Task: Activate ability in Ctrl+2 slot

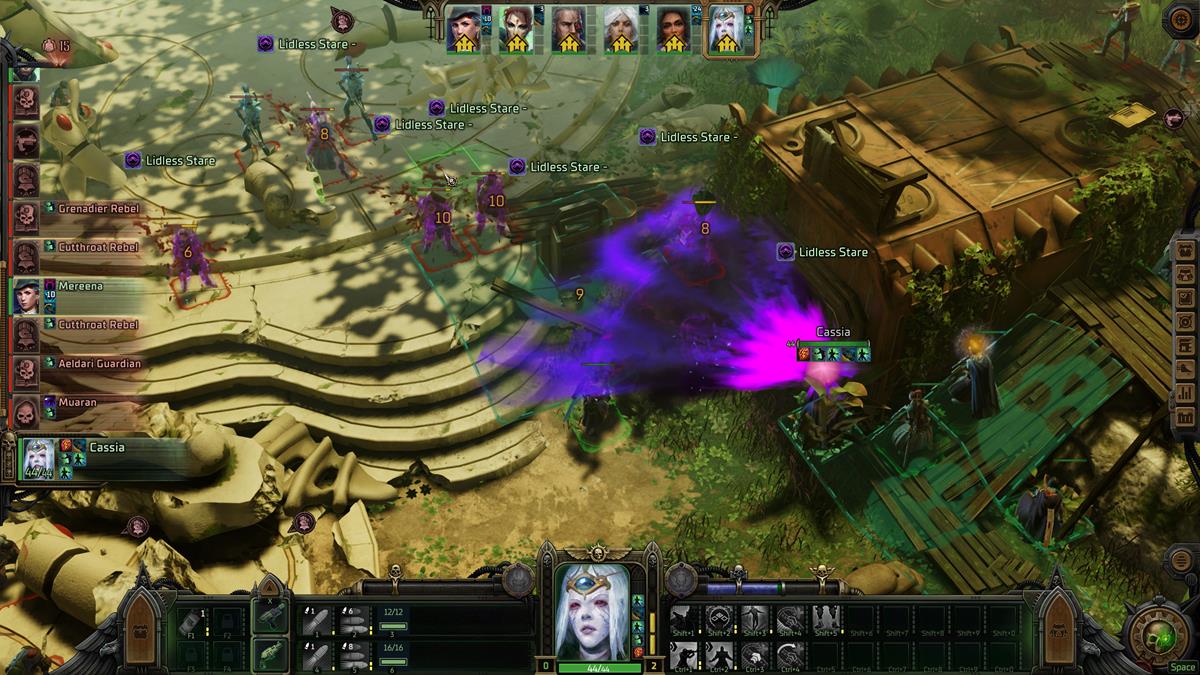Action: [718, 654]
